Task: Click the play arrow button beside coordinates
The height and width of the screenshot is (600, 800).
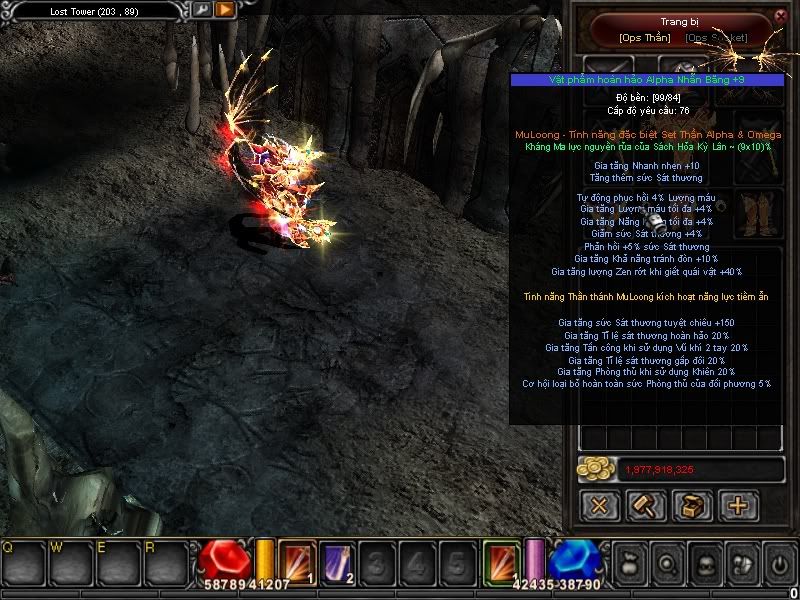Action: [x=225, y=10]
